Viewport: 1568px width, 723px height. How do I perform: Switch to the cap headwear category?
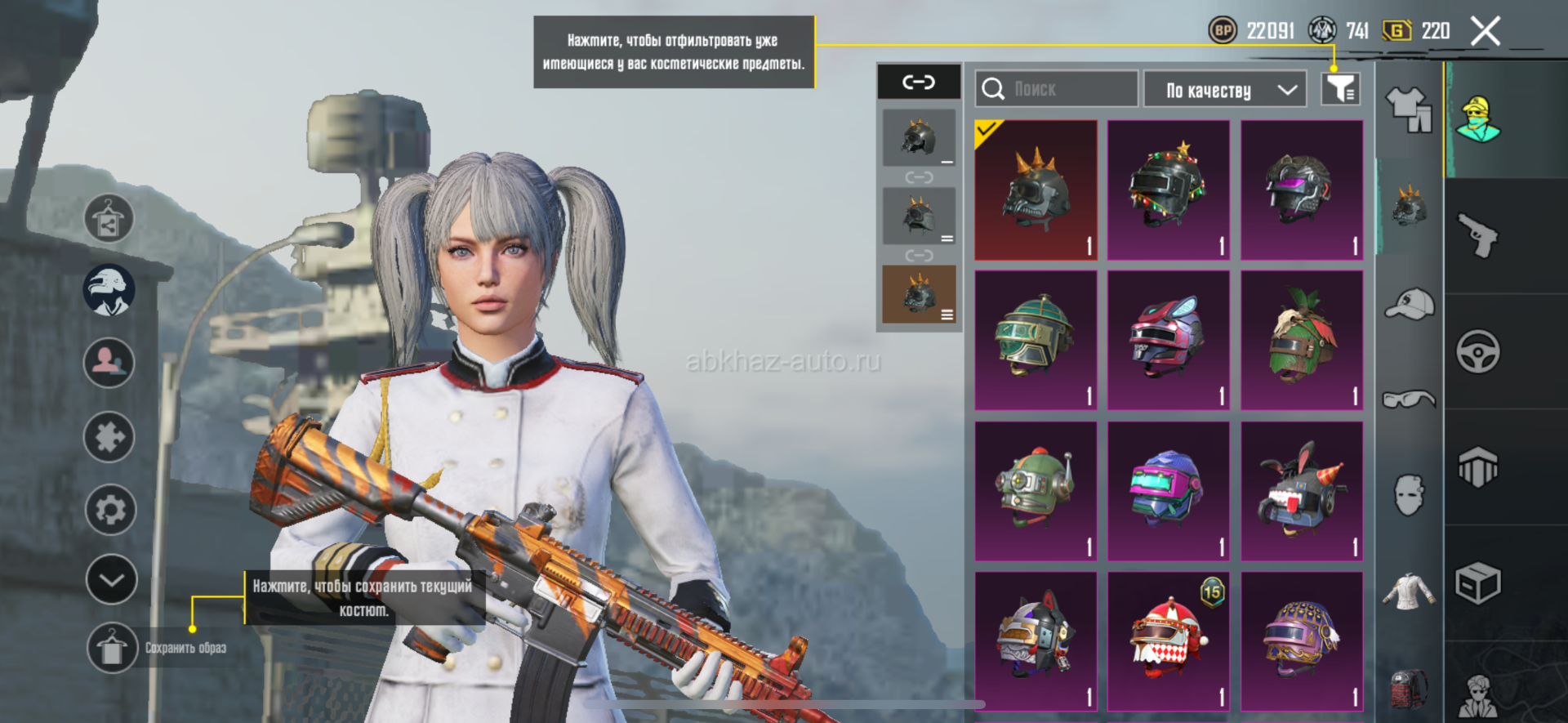click(x=1410, y=304)
